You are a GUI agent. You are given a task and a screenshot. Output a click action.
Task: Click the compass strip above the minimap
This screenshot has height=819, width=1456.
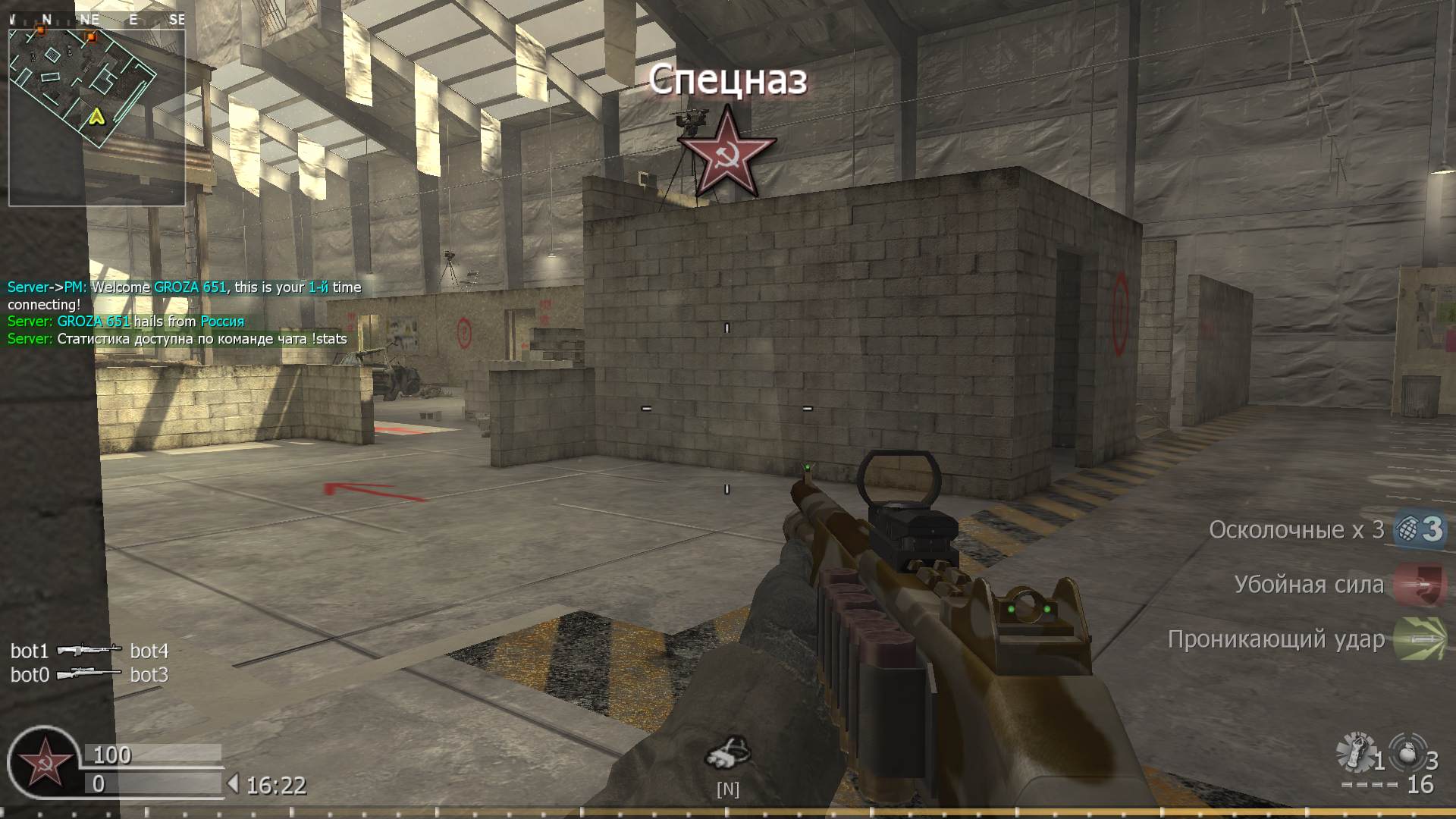96,20
